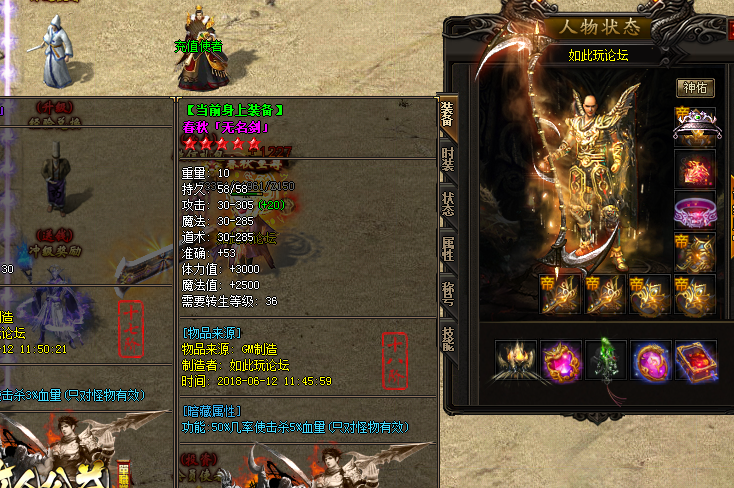734x488 pixels.
Task: Pick the purple orb item slot
Action: pos(651,360)
